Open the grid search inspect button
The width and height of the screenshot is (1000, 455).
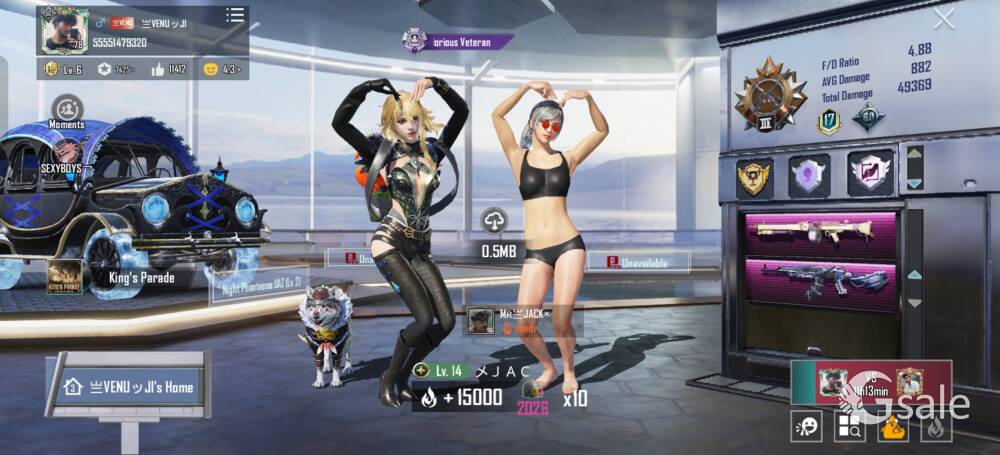(850, 427)
